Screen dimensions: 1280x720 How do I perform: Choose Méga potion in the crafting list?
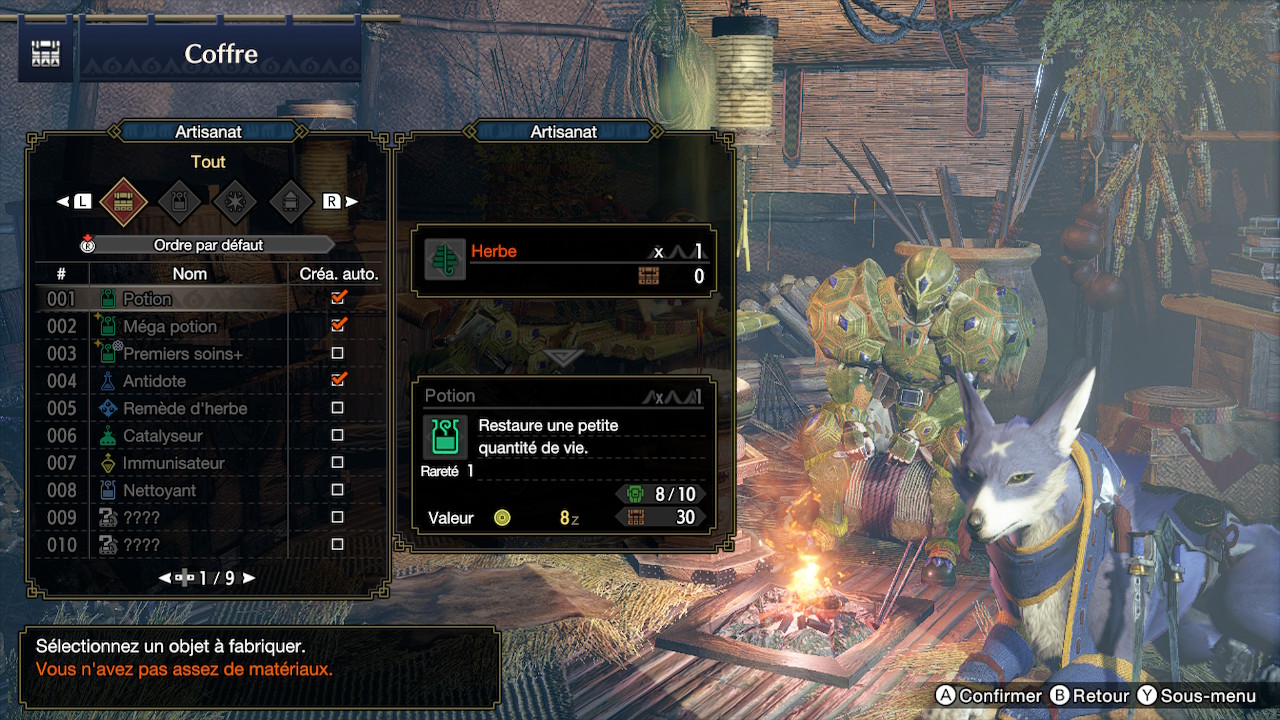click(169, 326)
